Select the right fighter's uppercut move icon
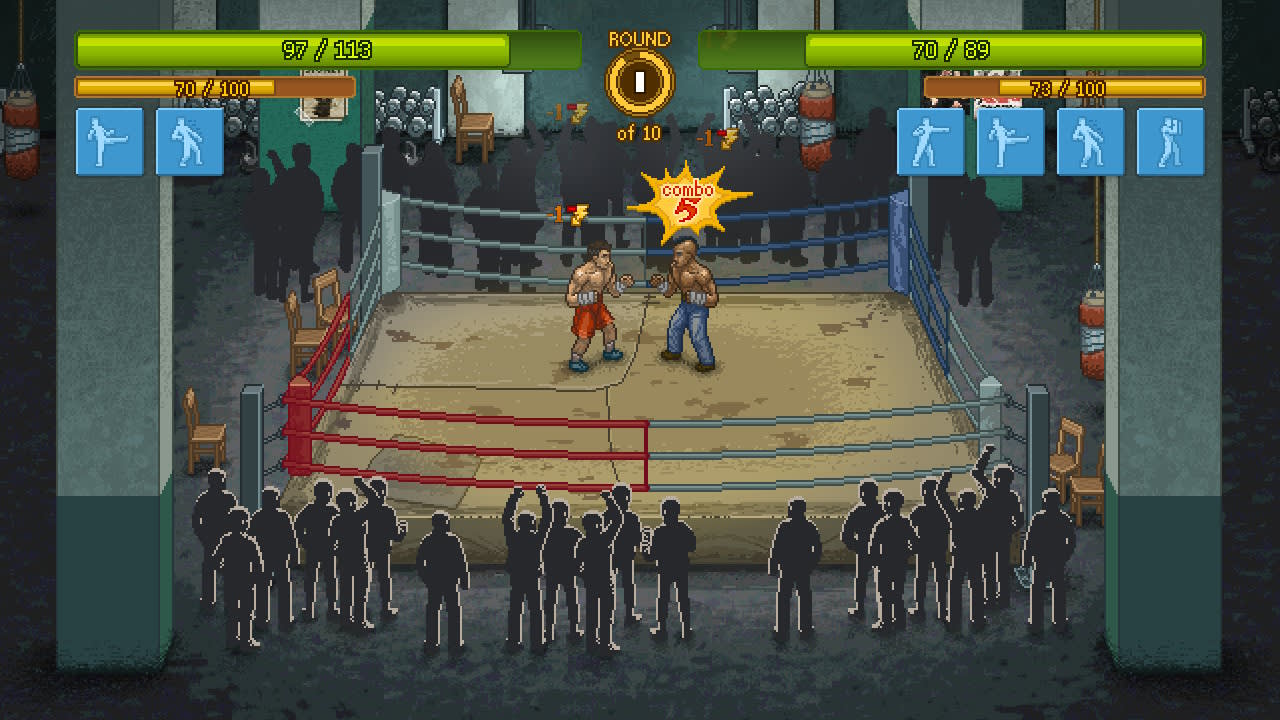This screenshot has height=720, width=1280. coord(1091,141)
